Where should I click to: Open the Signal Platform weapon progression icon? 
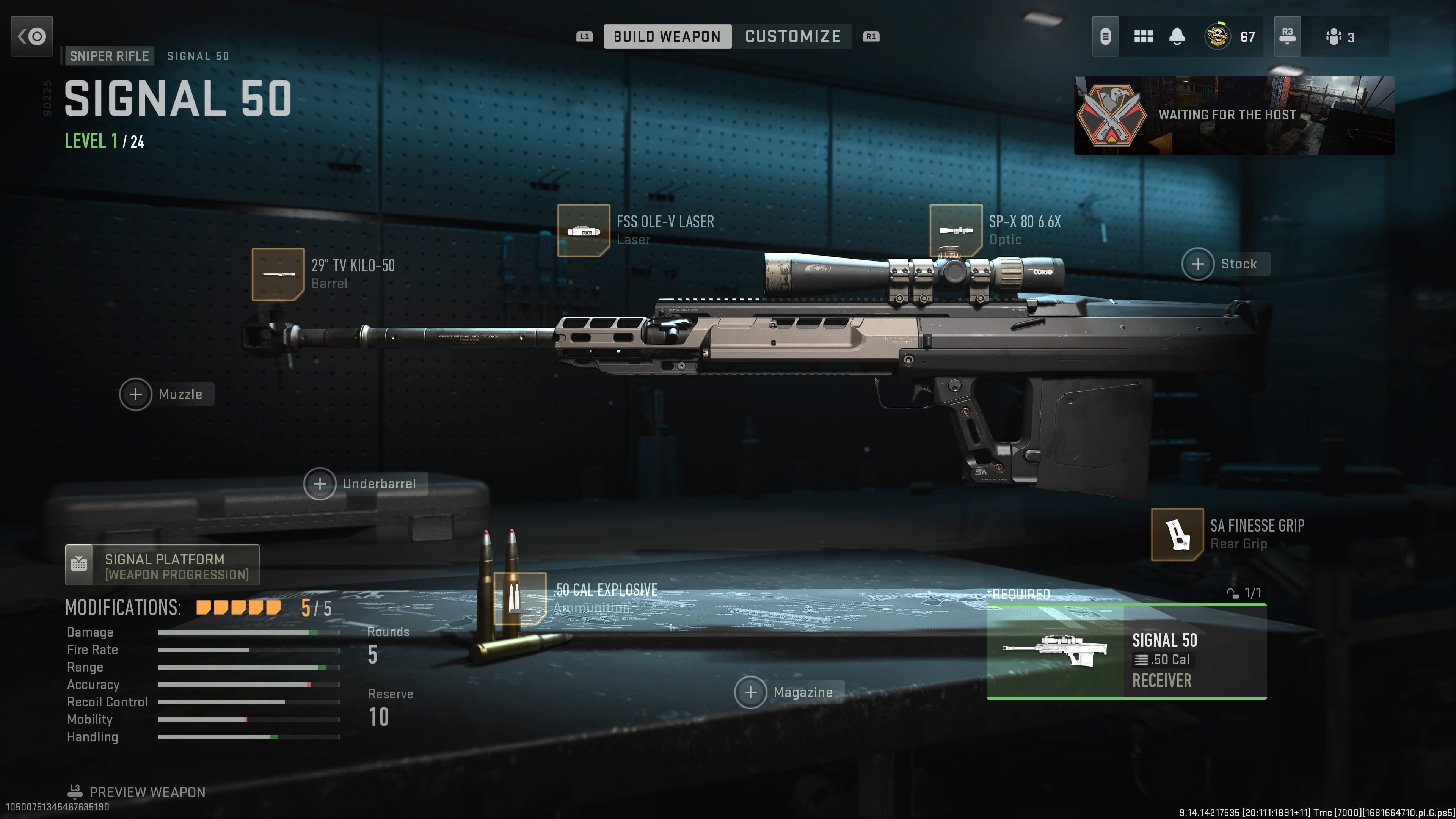79,564
